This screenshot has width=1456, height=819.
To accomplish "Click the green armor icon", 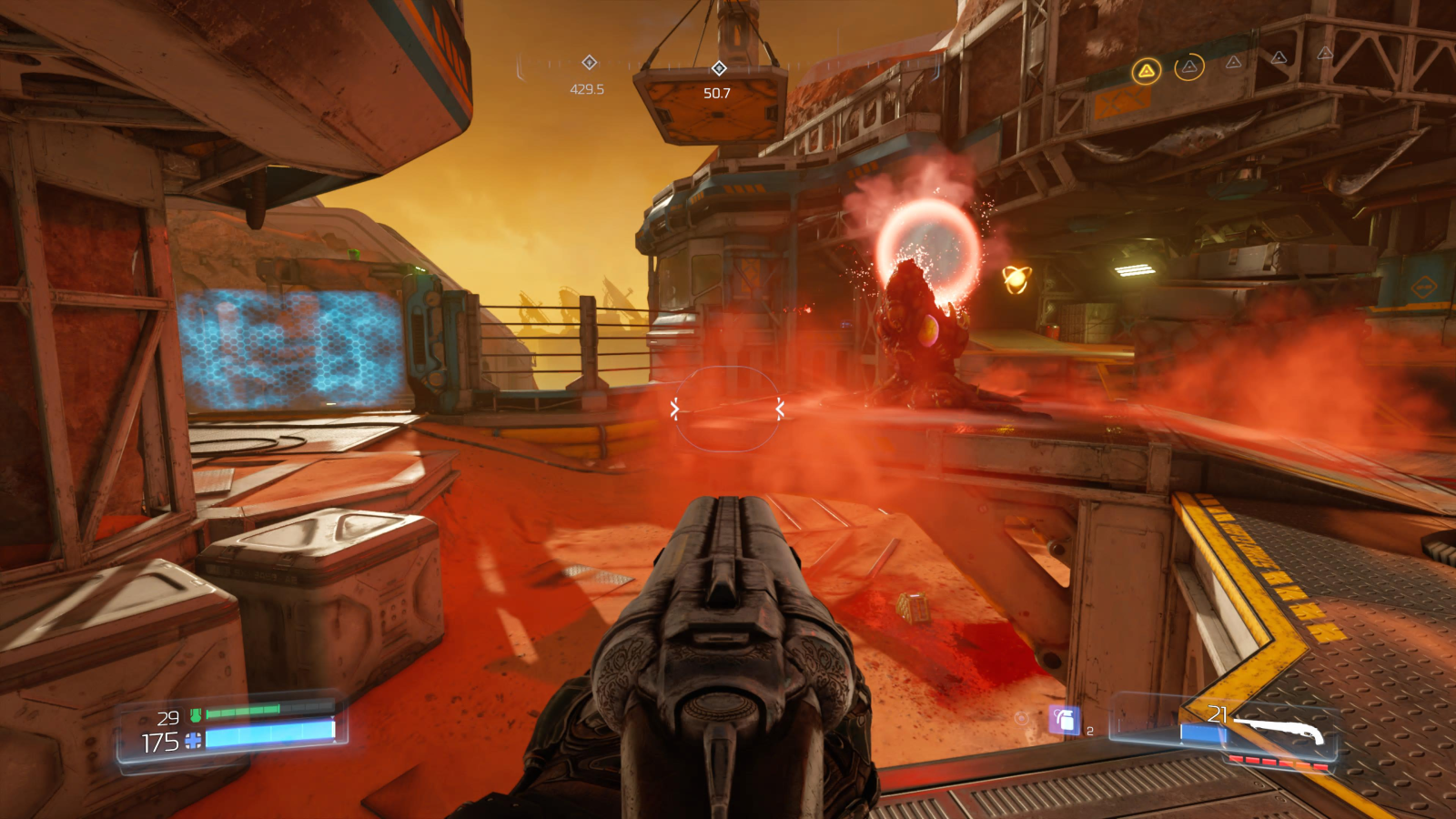I will pyautogui.click(x=195, y=716).
